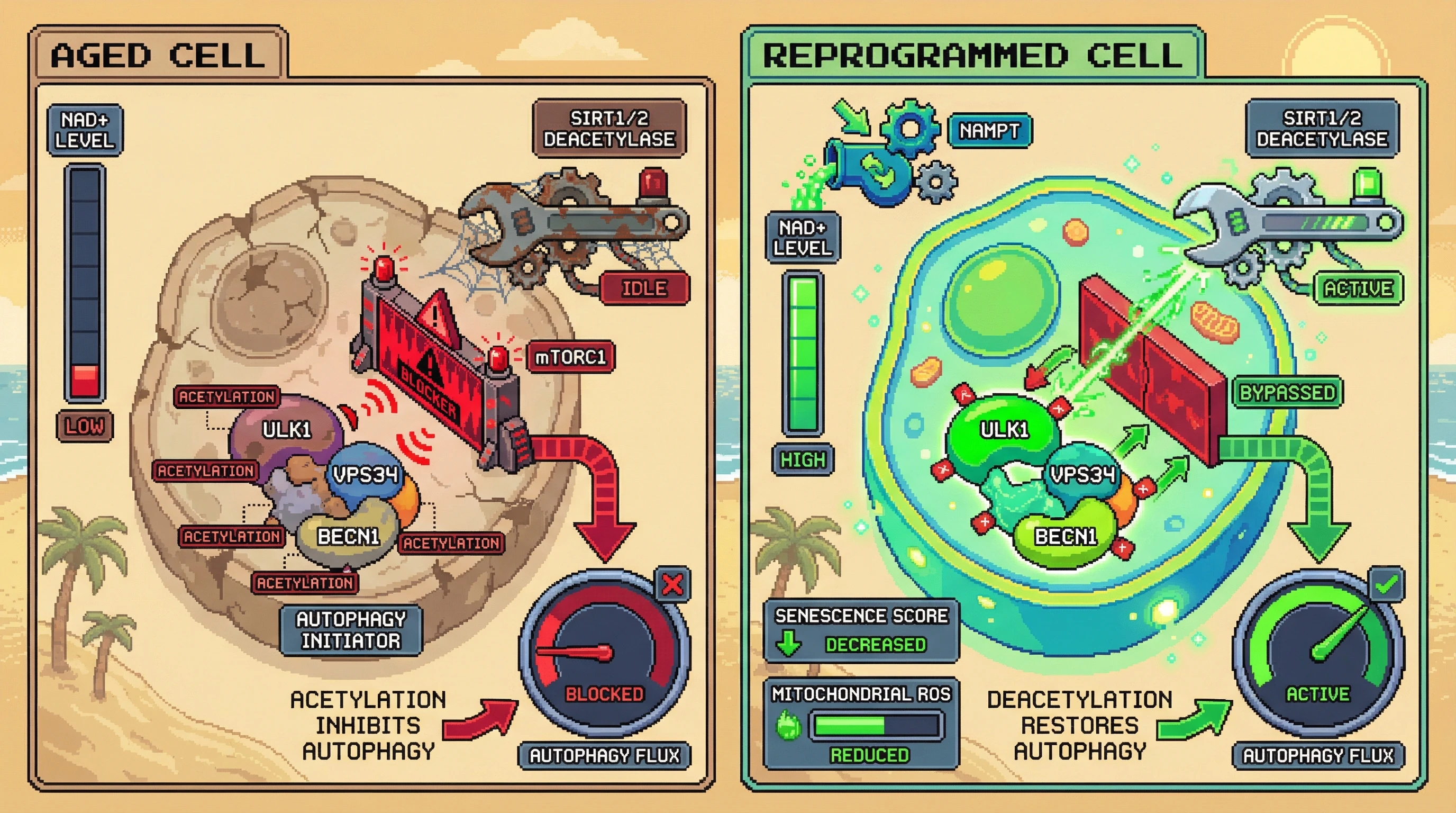Screen dimensions: 1456x813
Task: Select the Senescence Score panel
Action: coord(861,630)
